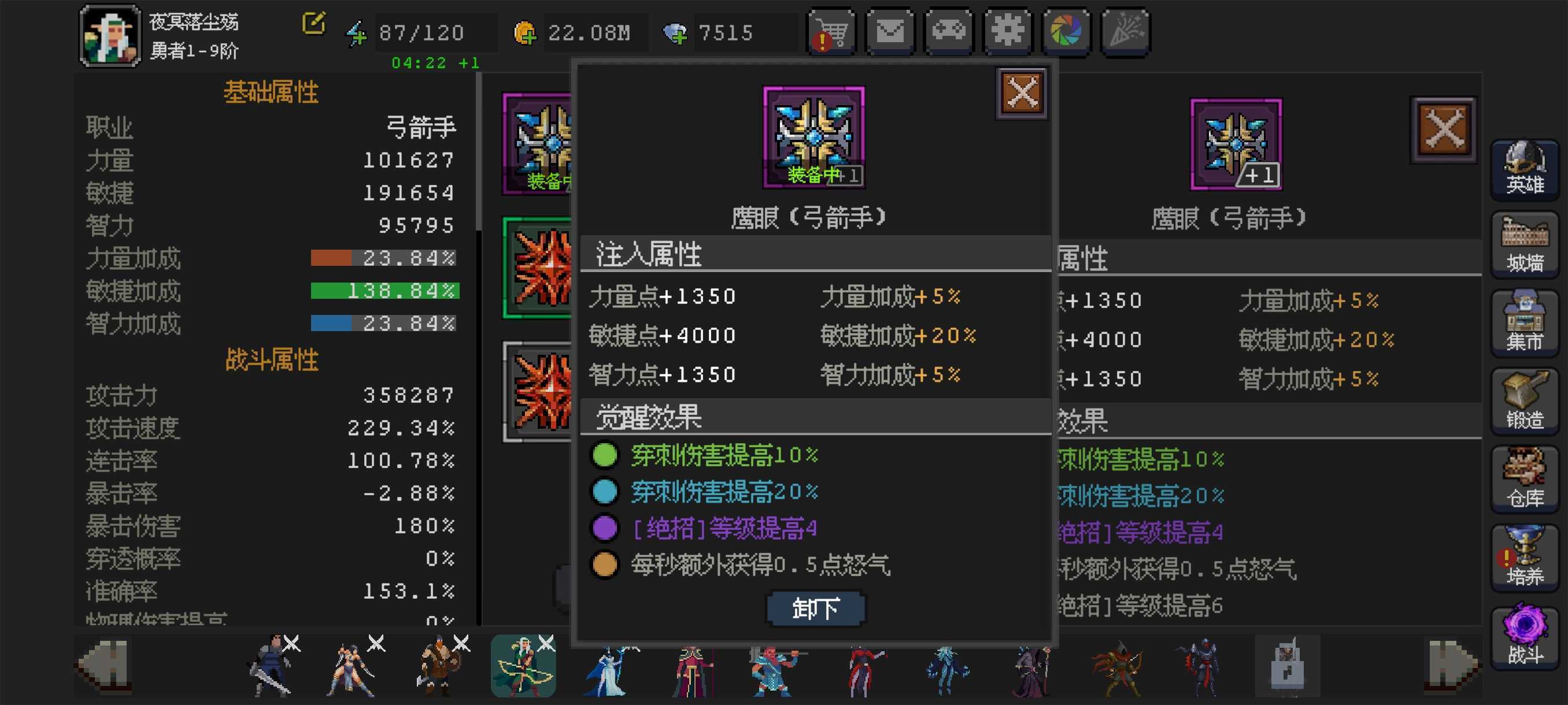Open the shop cart with alert badge
This screenshot has height=705, width=1568.
[831, 32]
